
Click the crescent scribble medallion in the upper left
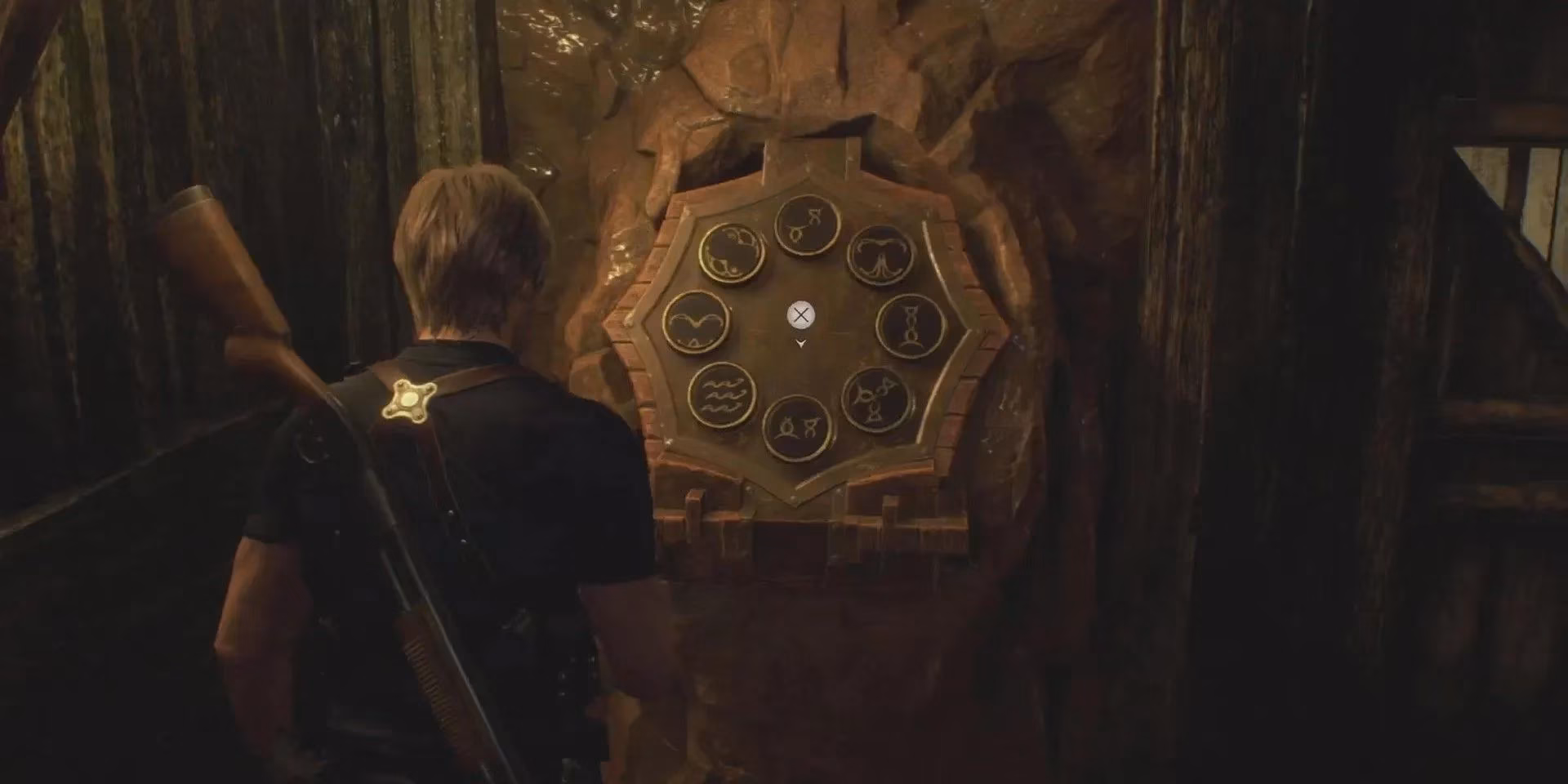click(733, 253)
